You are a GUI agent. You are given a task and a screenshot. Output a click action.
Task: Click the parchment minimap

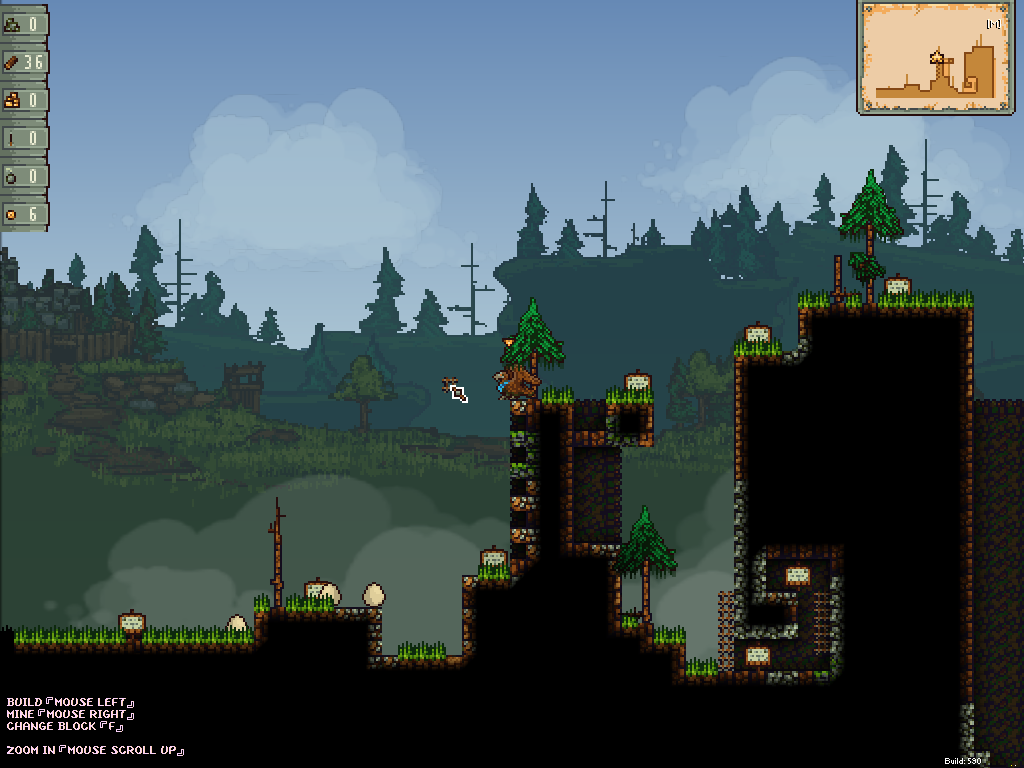(935, 57)
